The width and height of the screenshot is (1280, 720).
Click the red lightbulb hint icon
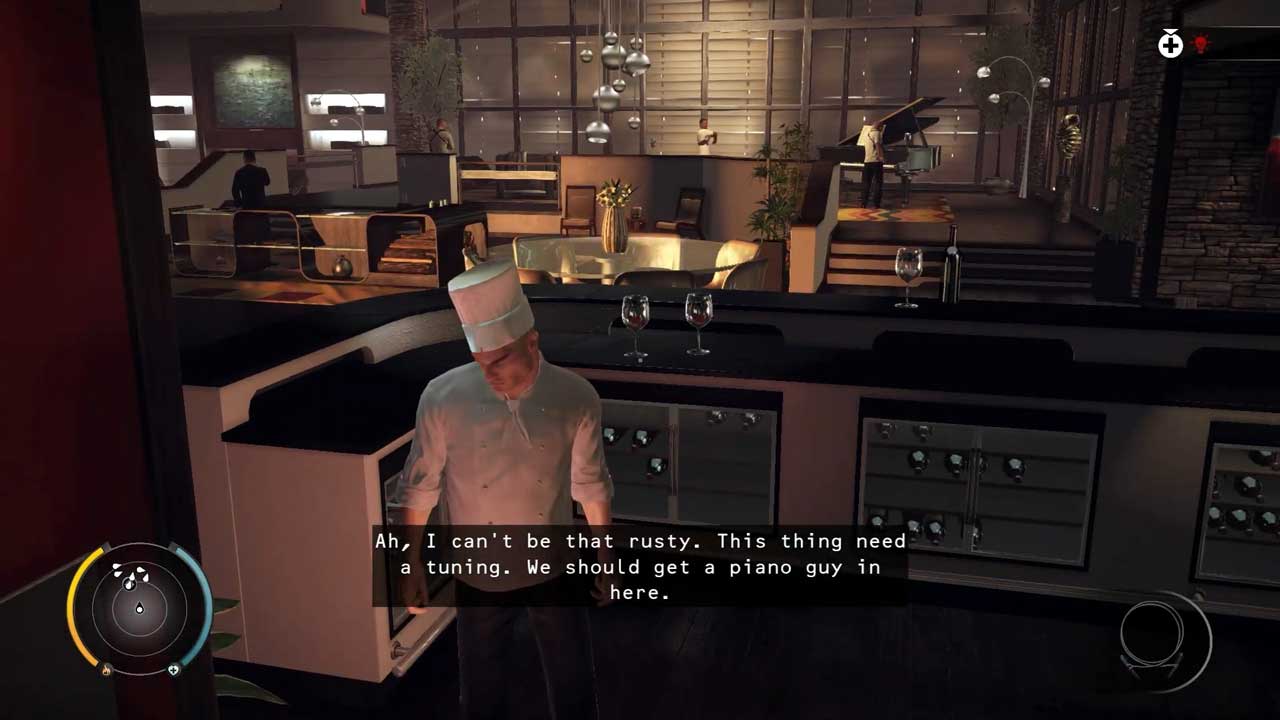[1201, 44]
